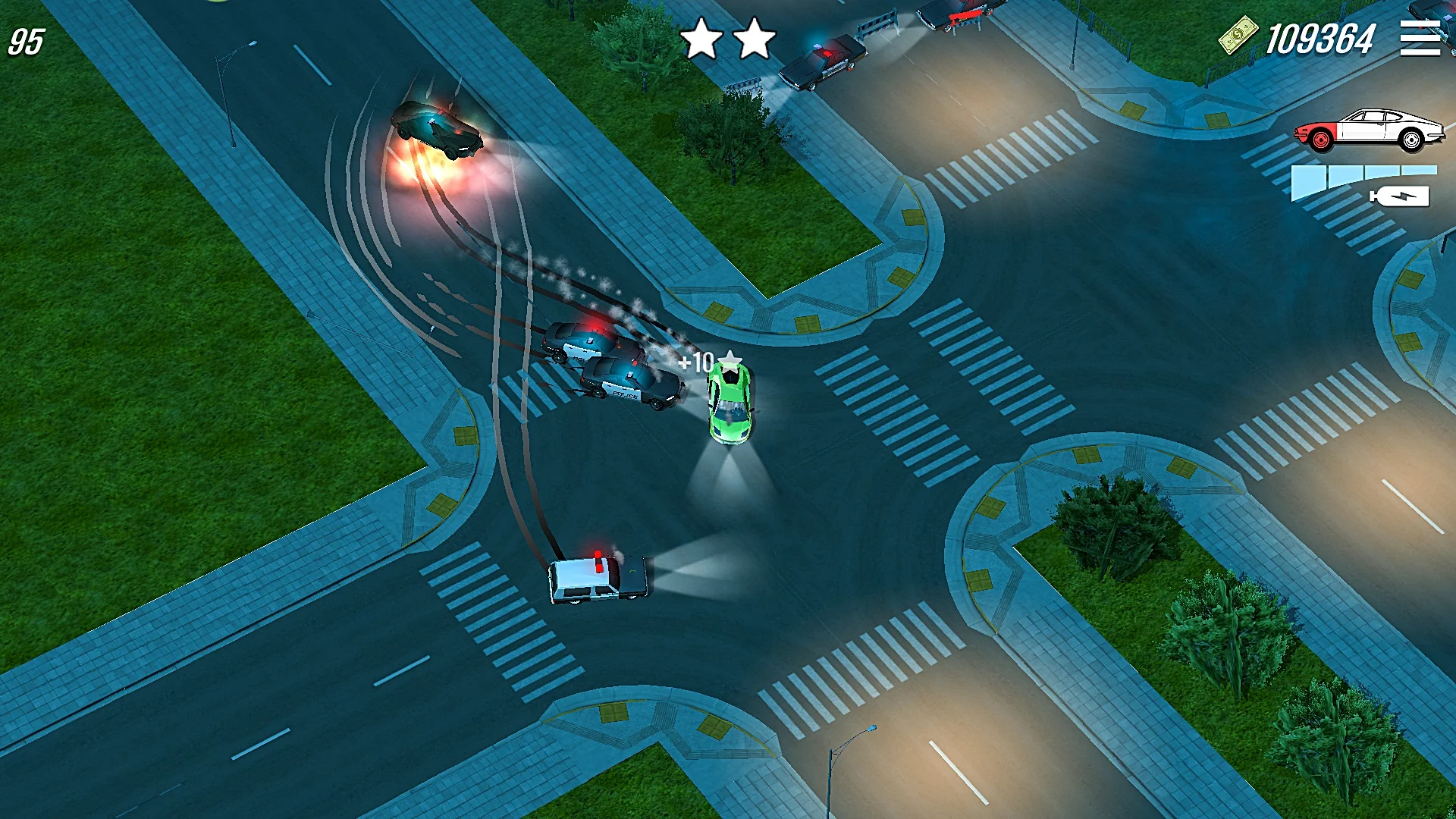
Task: Tap the nitro battery boost icon
Action: (x=1399, y=197)
